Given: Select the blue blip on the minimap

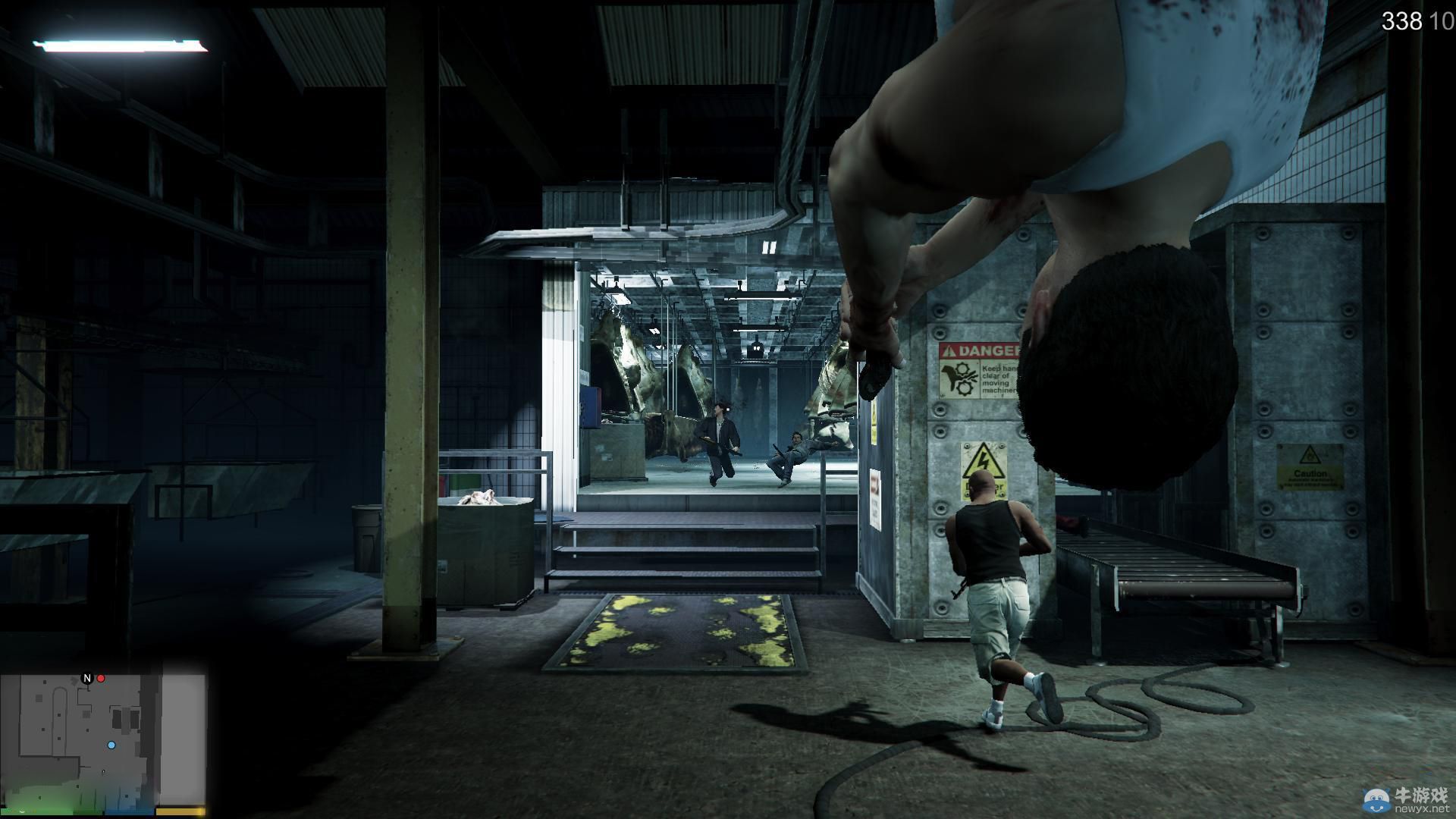Looking at the screenshot, I should (111, 745).
